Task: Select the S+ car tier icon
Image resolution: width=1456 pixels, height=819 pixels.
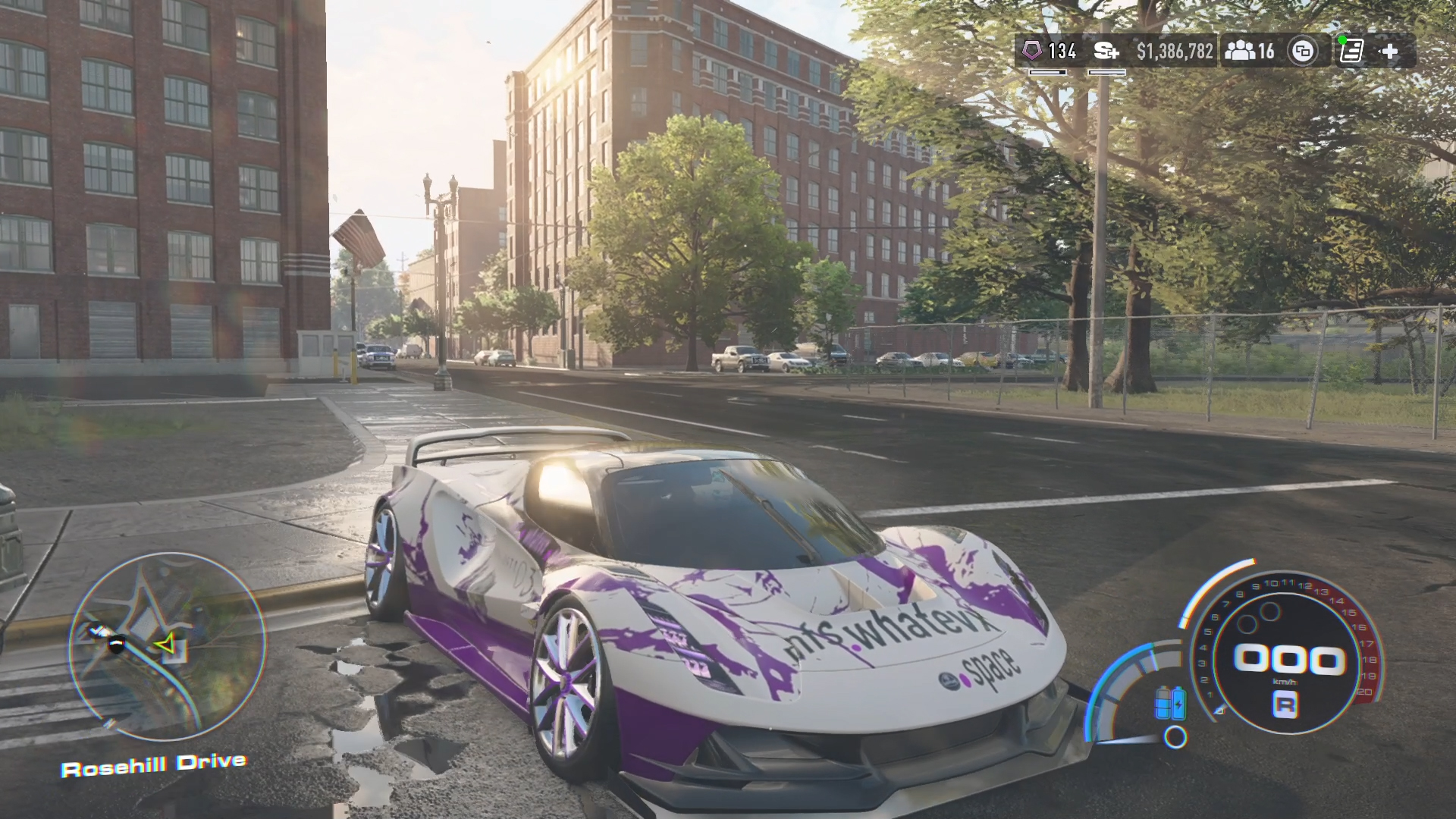Action: pos(1106,52)
